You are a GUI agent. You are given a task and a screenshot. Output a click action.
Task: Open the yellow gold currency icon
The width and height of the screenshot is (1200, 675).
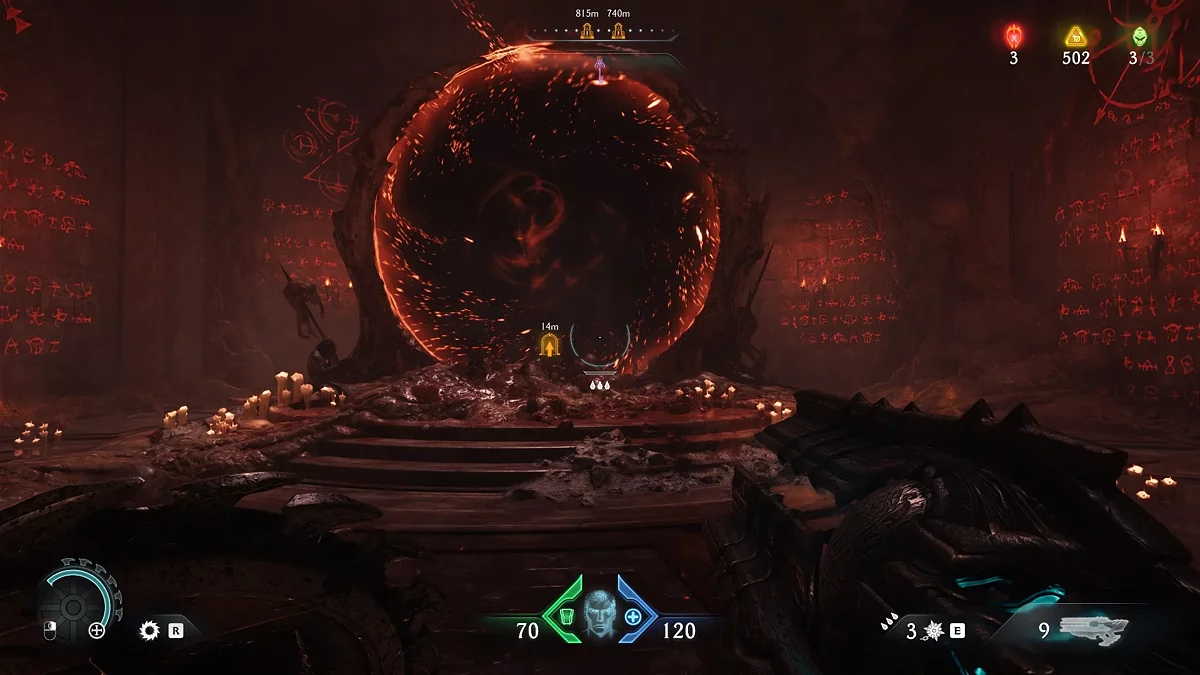coord(1075,37)
